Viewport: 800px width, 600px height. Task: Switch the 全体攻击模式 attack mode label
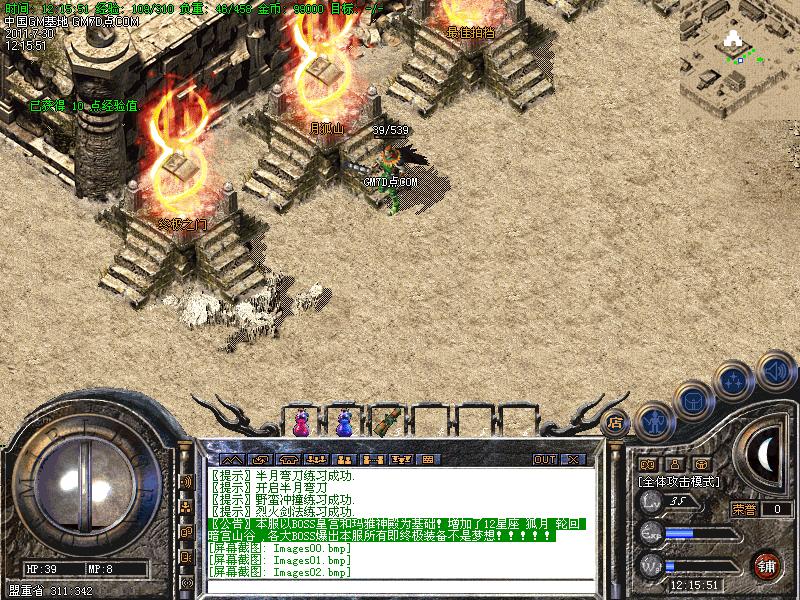point(680,481)
